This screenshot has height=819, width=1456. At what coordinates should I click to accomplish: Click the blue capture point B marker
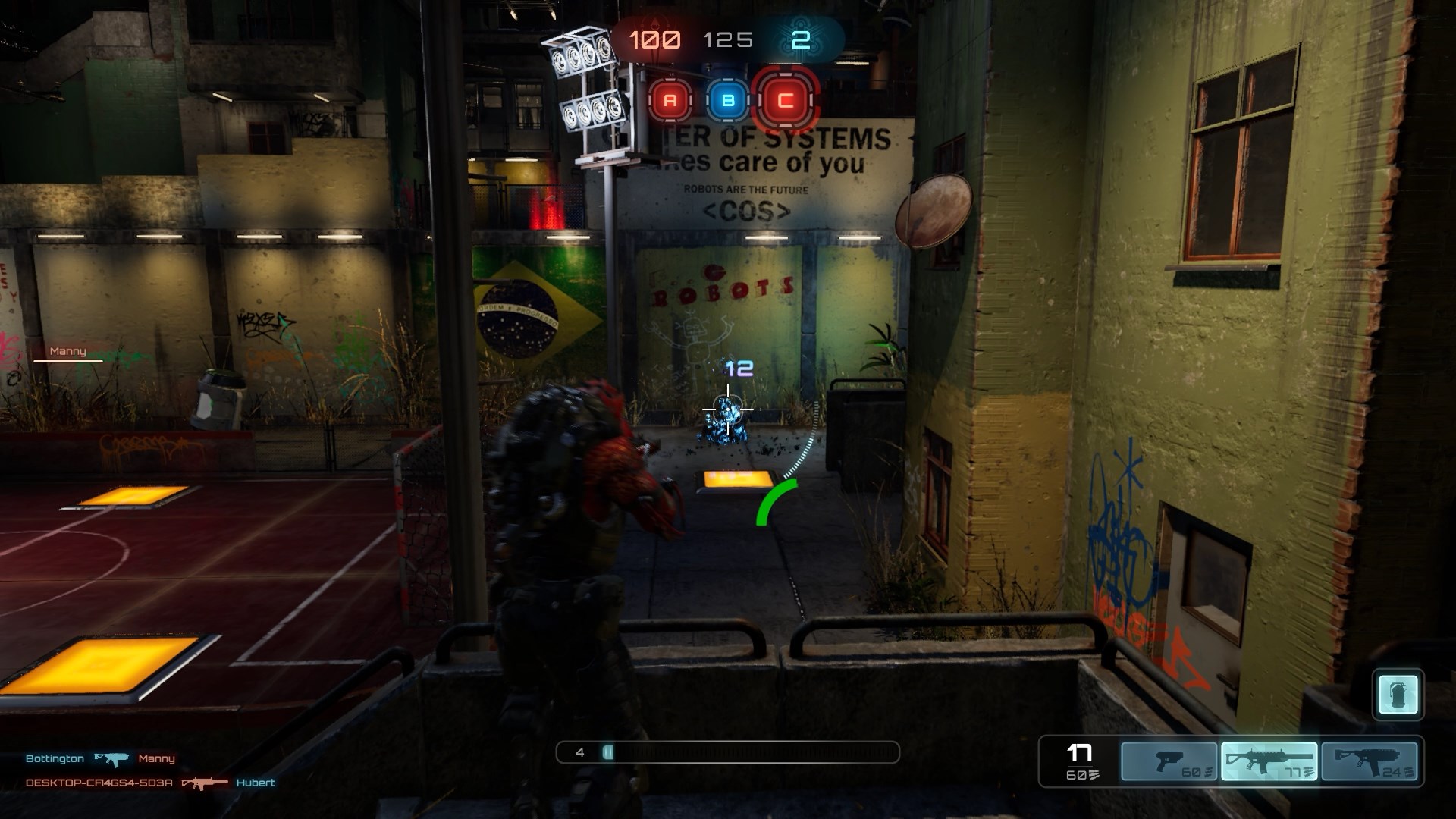pyautogui.click(x=728, y=100)
